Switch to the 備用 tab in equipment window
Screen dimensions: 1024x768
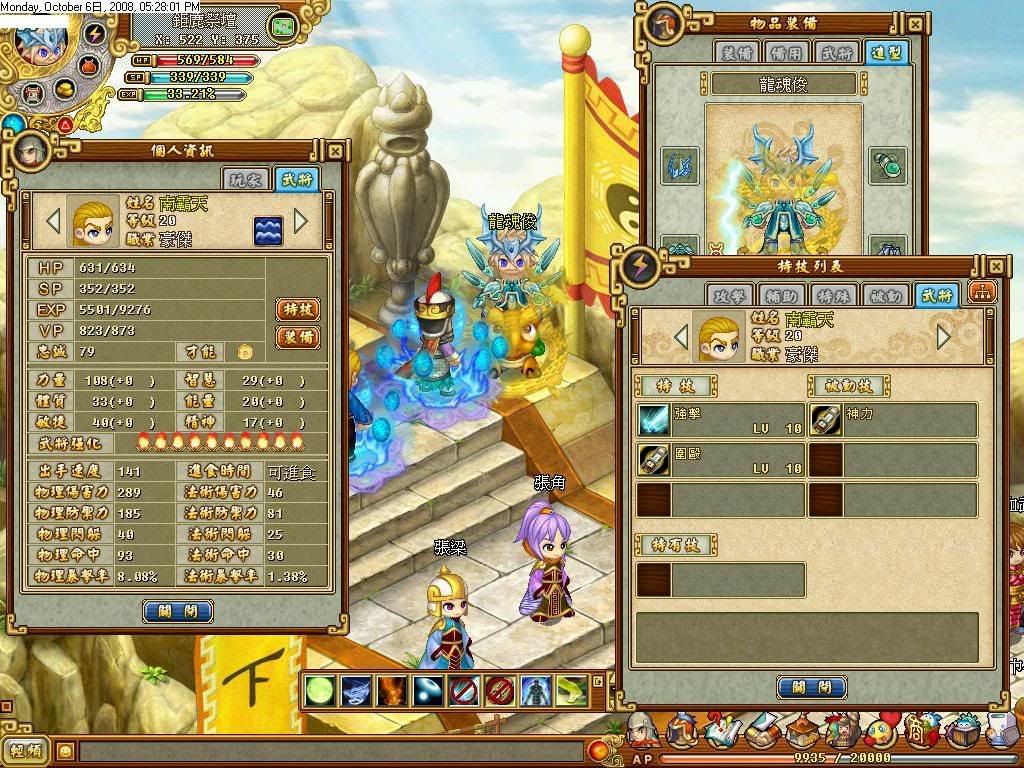coord(785,54)
